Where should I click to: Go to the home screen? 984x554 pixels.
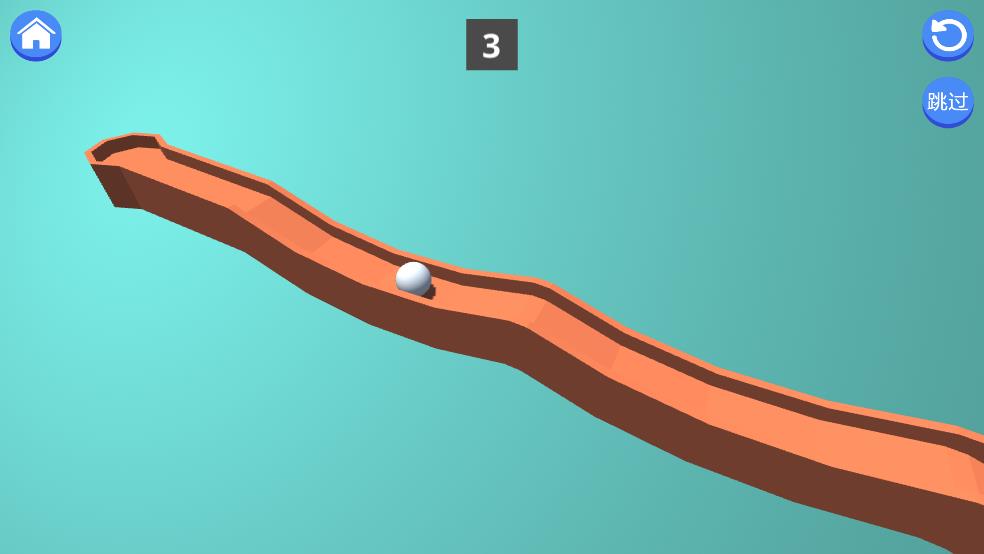point(36,35)
